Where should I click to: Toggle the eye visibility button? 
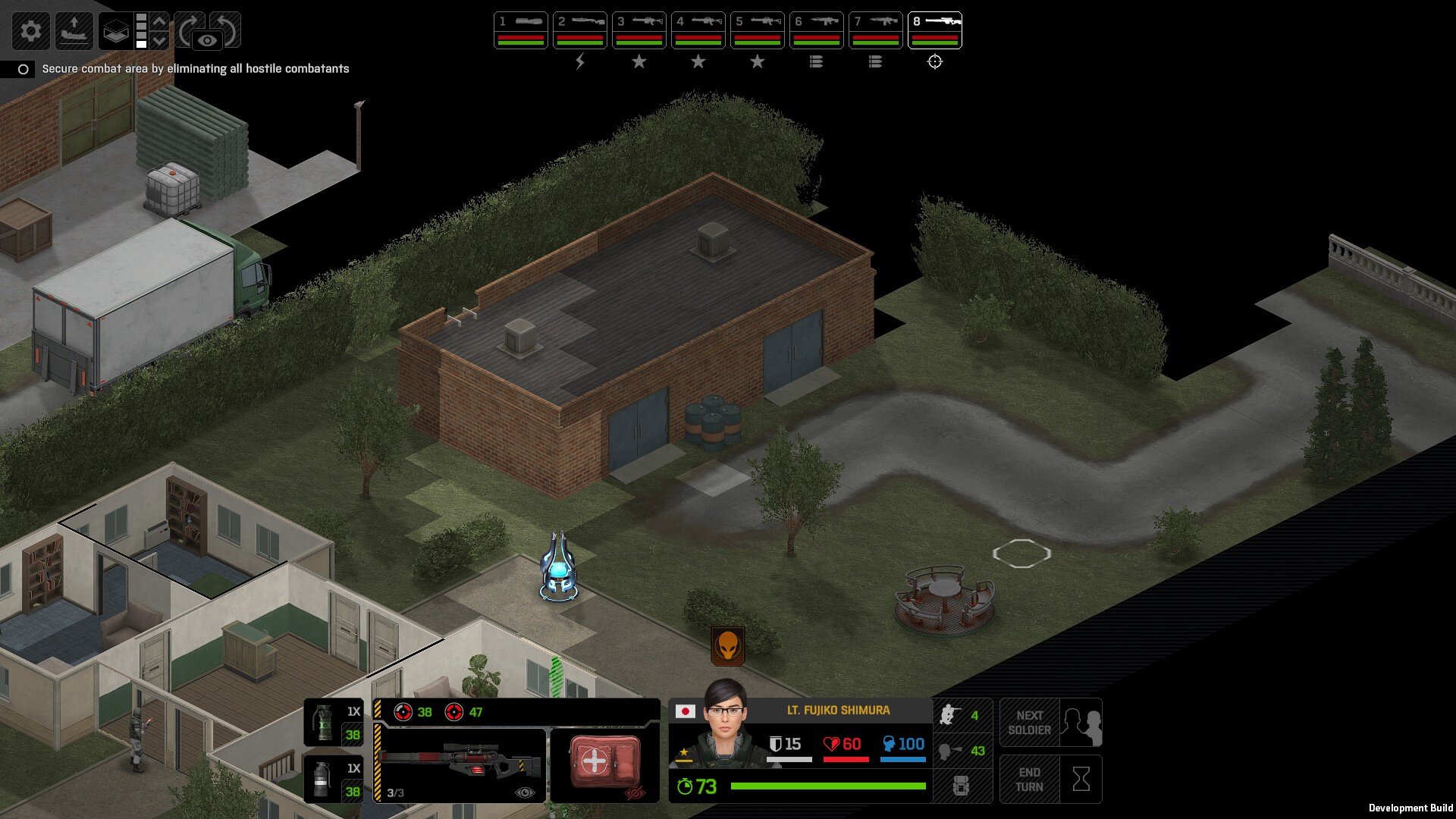[207, 40]
